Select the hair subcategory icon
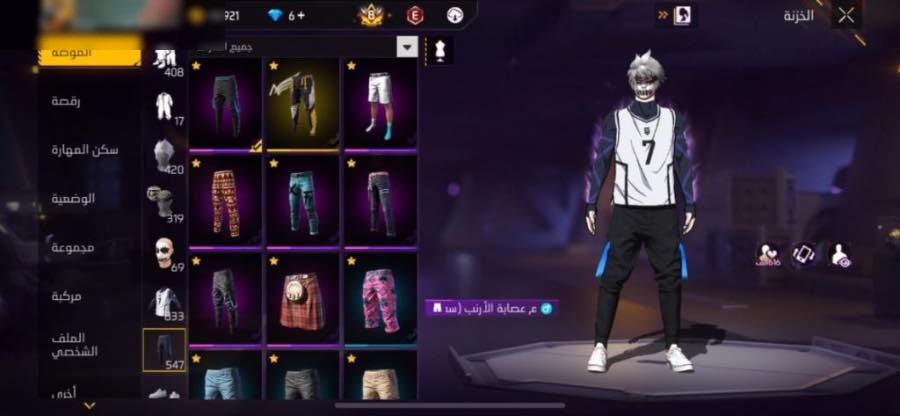 click(x=163, y=155)
